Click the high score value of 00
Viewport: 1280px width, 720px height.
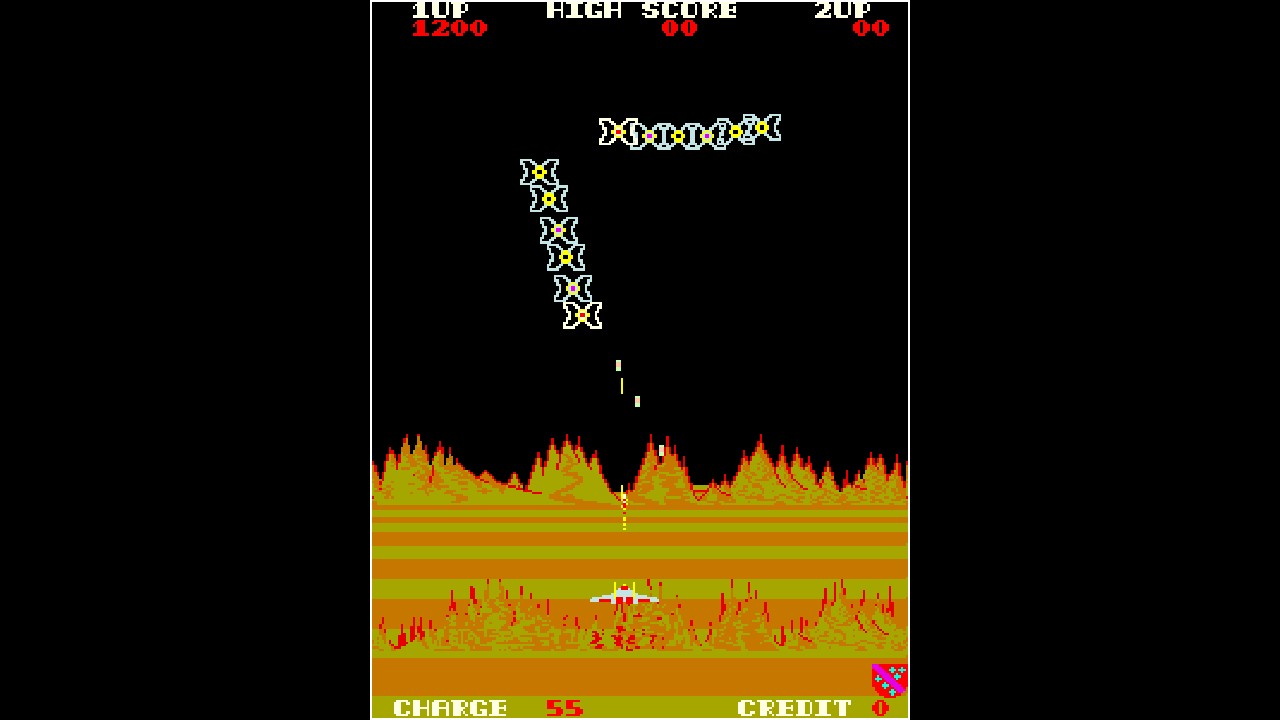(679, 29)
